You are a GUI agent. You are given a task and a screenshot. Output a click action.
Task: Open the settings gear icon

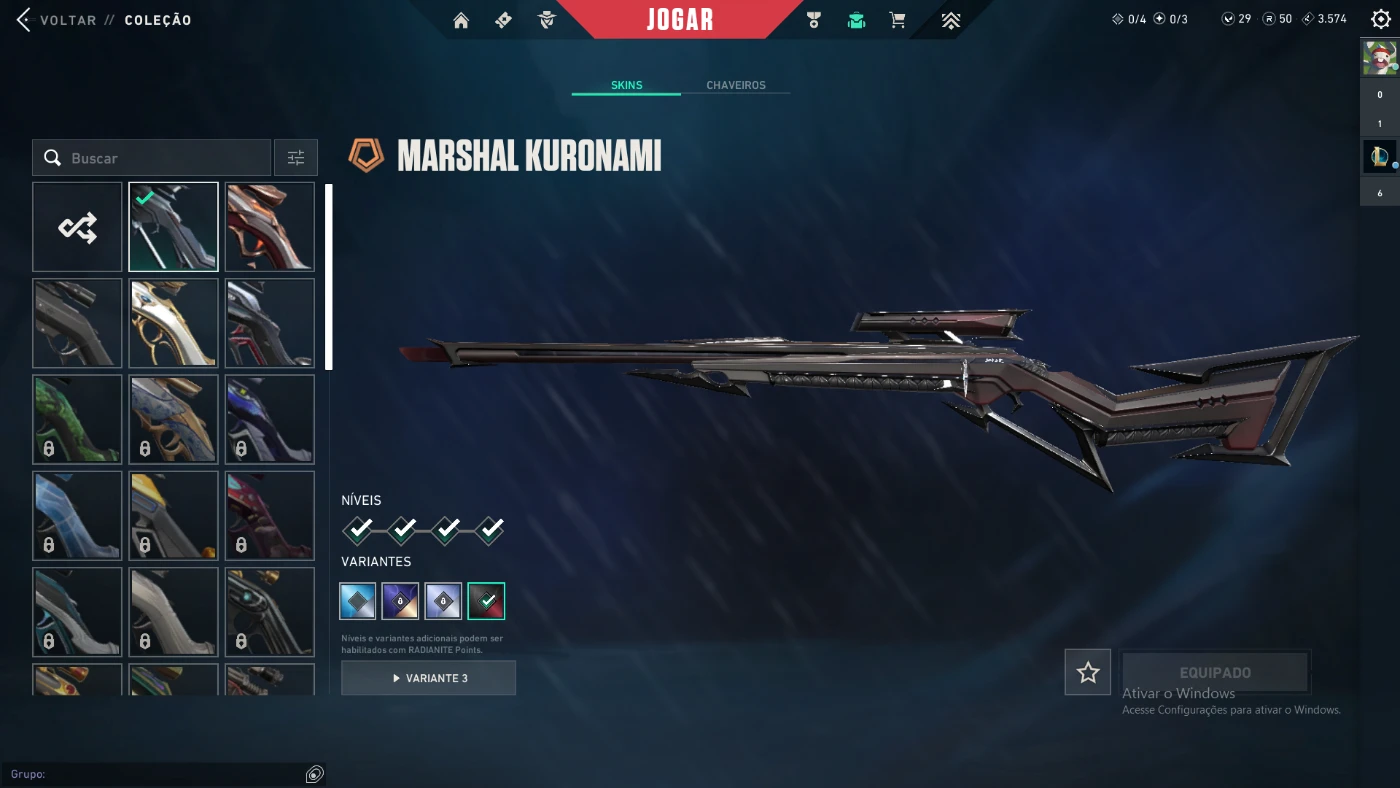point(1381,19)
